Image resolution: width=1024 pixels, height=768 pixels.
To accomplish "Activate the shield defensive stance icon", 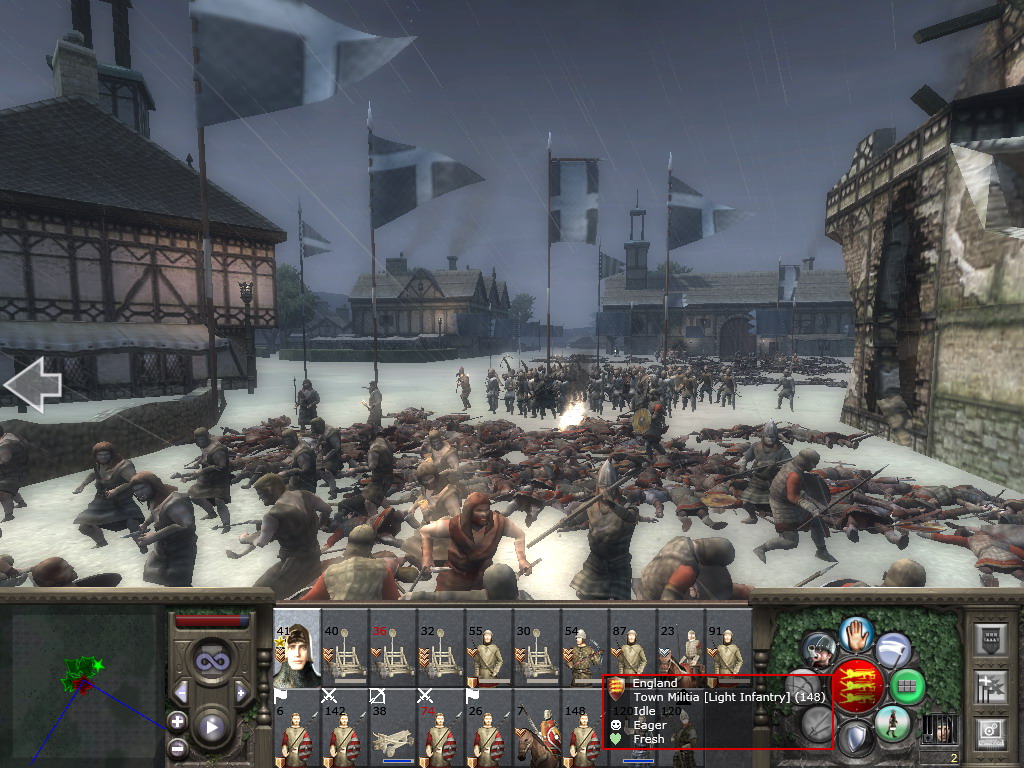I will 856,739.
